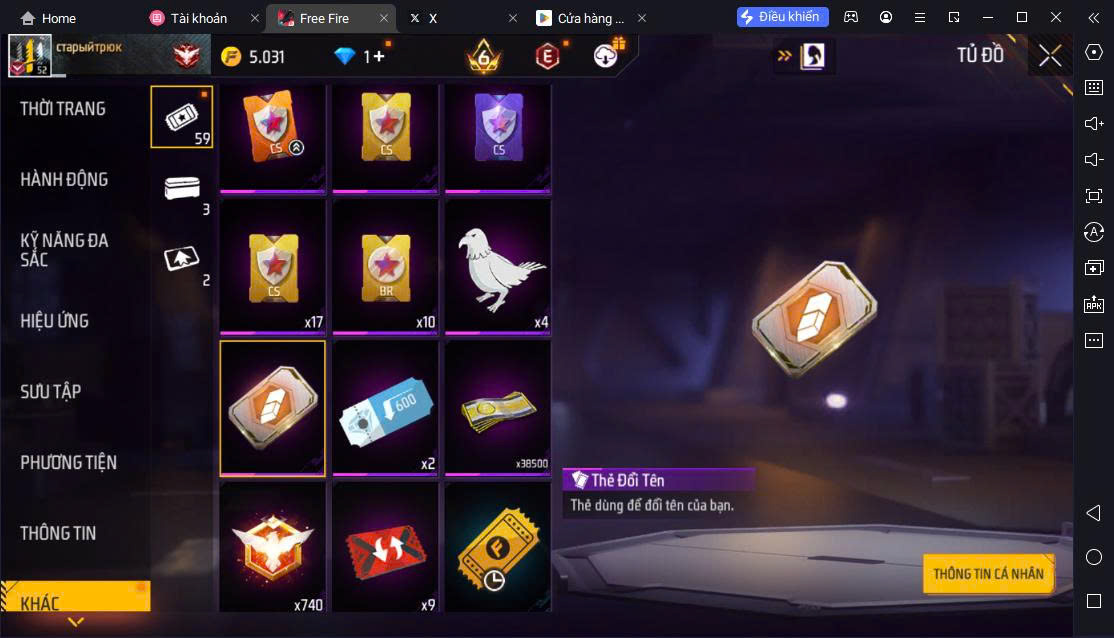1114x638 pixels.
Task: Open the Điều khiển controls panel
Action: [783, 17]
